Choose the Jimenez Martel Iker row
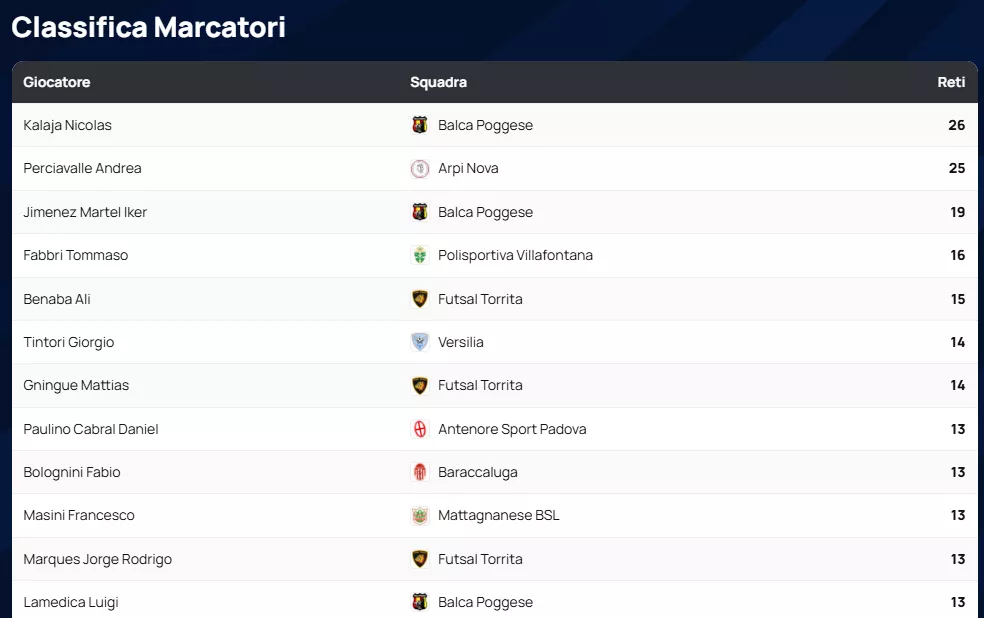The width and height of the screenshot is (984, 618). pyautogui.click(x=86, y=212)
